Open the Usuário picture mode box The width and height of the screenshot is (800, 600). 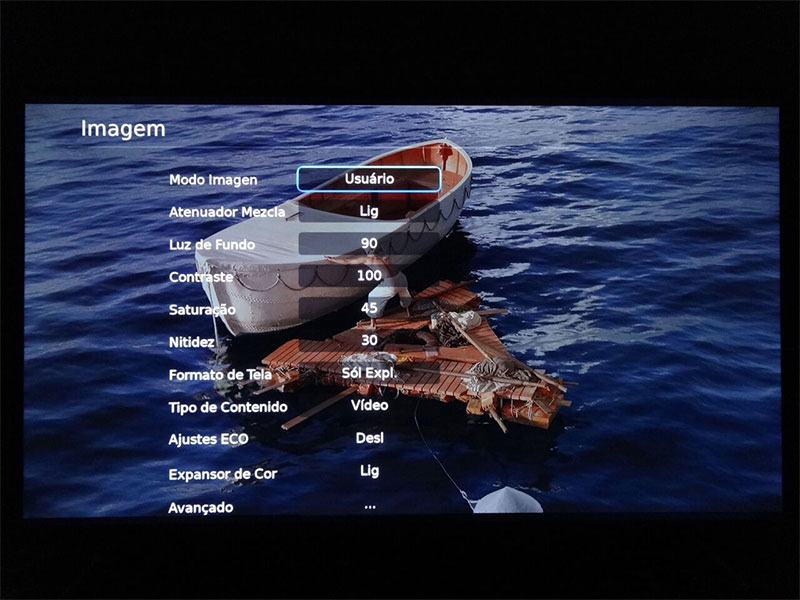pyautogui.click(x=369, y=179)
